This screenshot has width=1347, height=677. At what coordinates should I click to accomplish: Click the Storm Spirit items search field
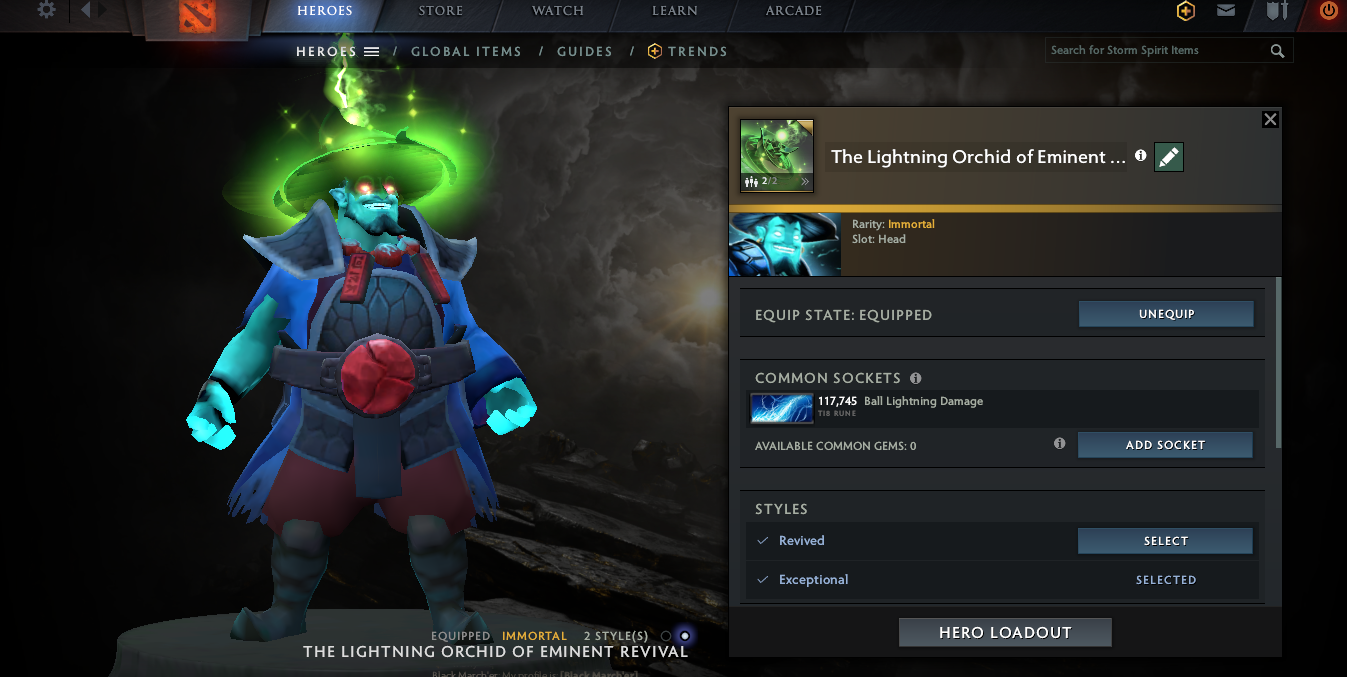(x=1155, y=51)
